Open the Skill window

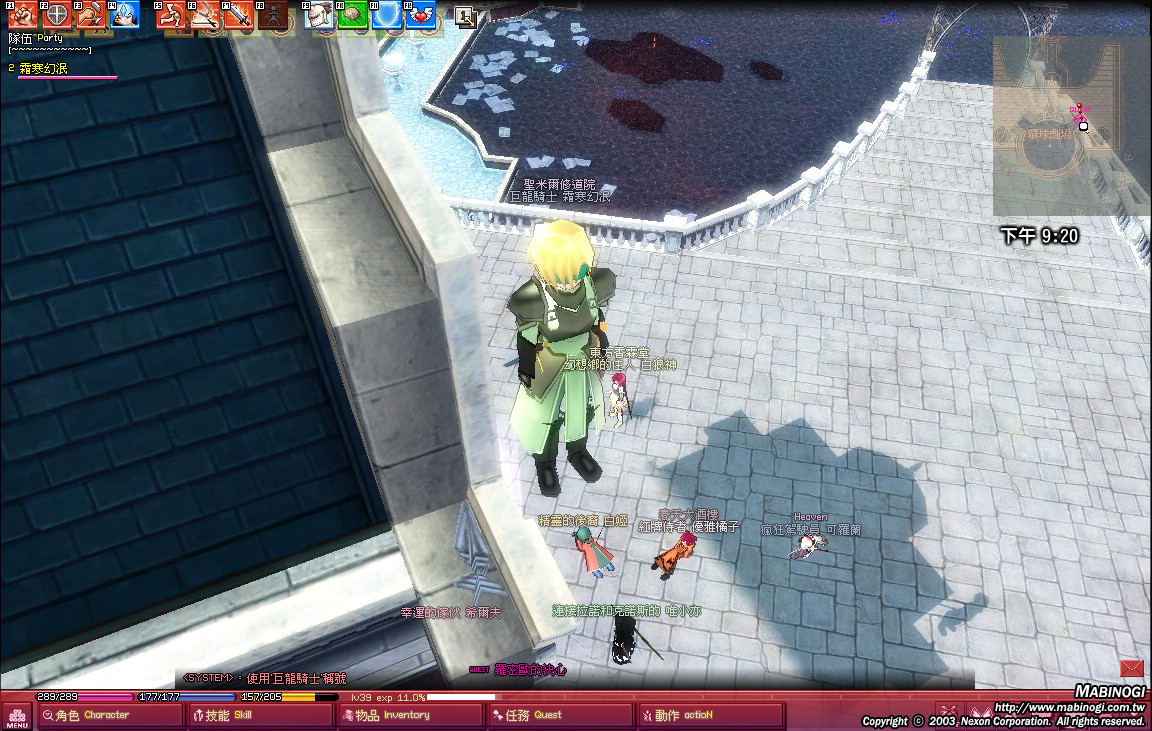pyautogui.click(x=259, y=715)
